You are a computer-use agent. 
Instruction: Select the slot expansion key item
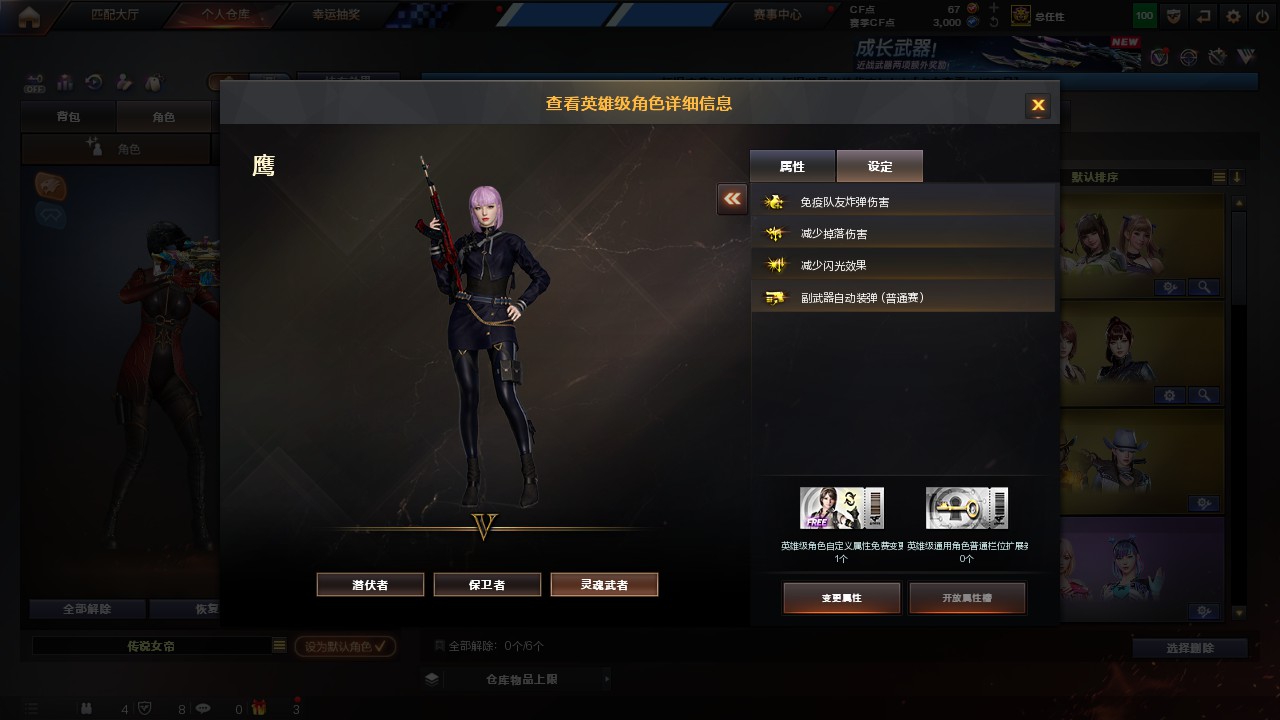[x=966, y=508]
